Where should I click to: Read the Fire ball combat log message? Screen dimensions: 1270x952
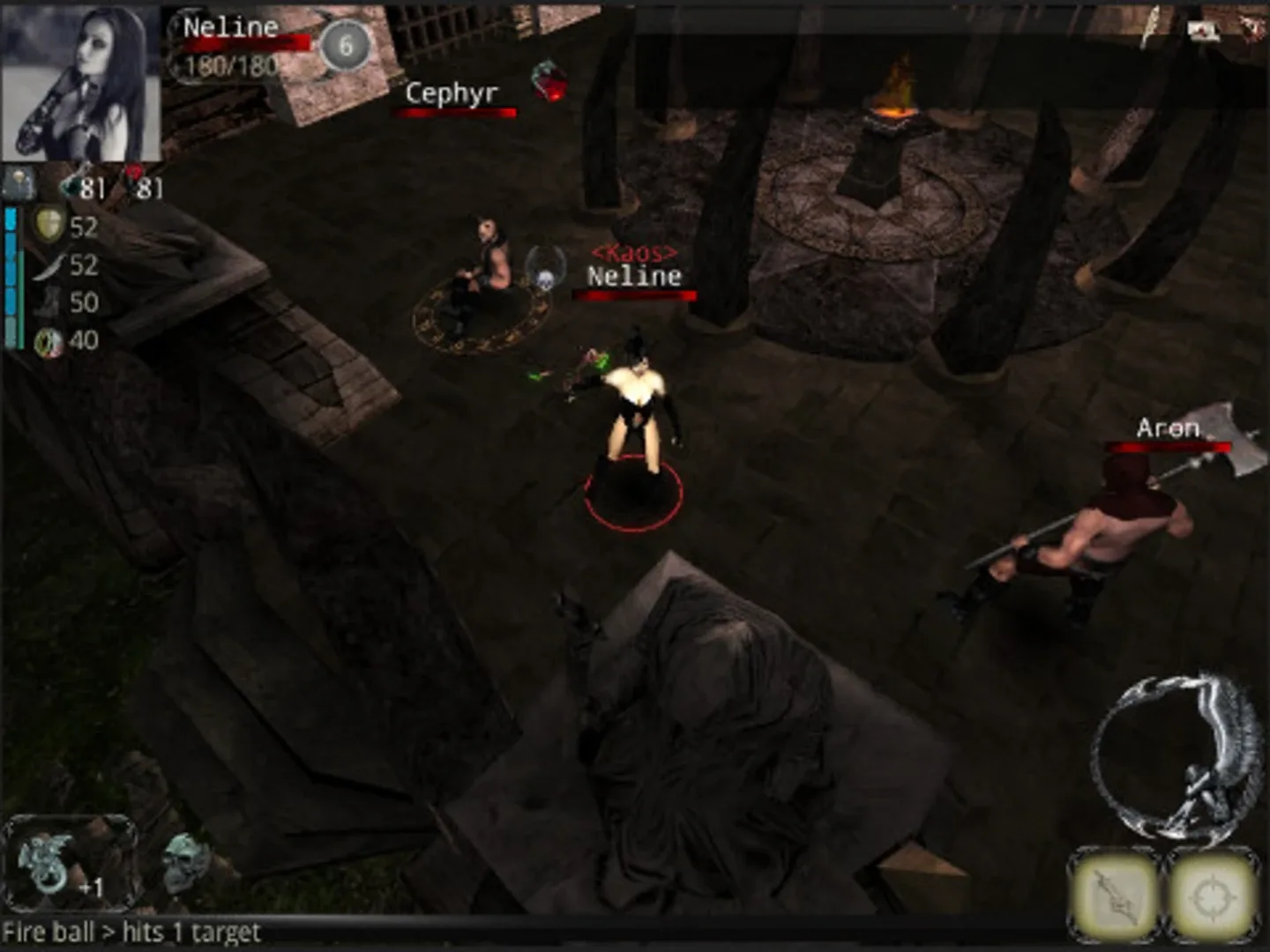[132, 931]
